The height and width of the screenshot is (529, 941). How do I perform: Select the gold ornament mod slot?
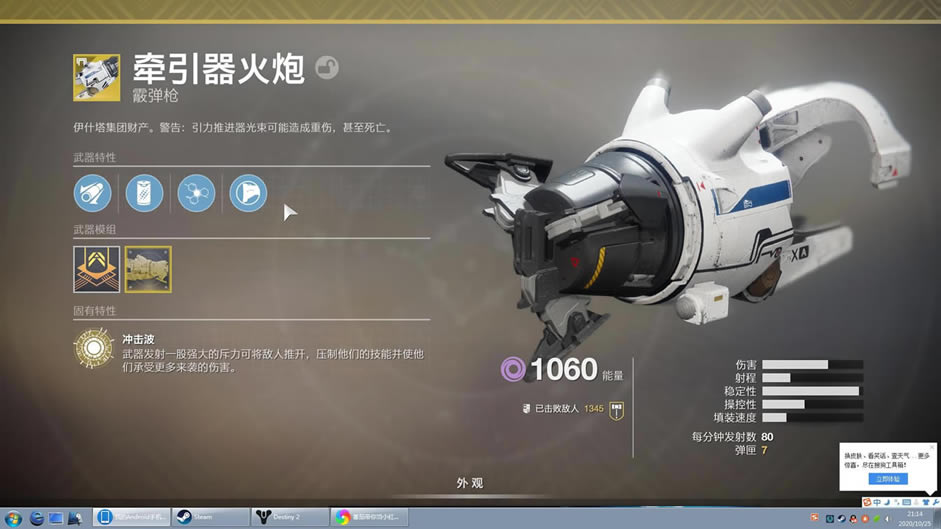pyautogui.click(x=148, y=269)
